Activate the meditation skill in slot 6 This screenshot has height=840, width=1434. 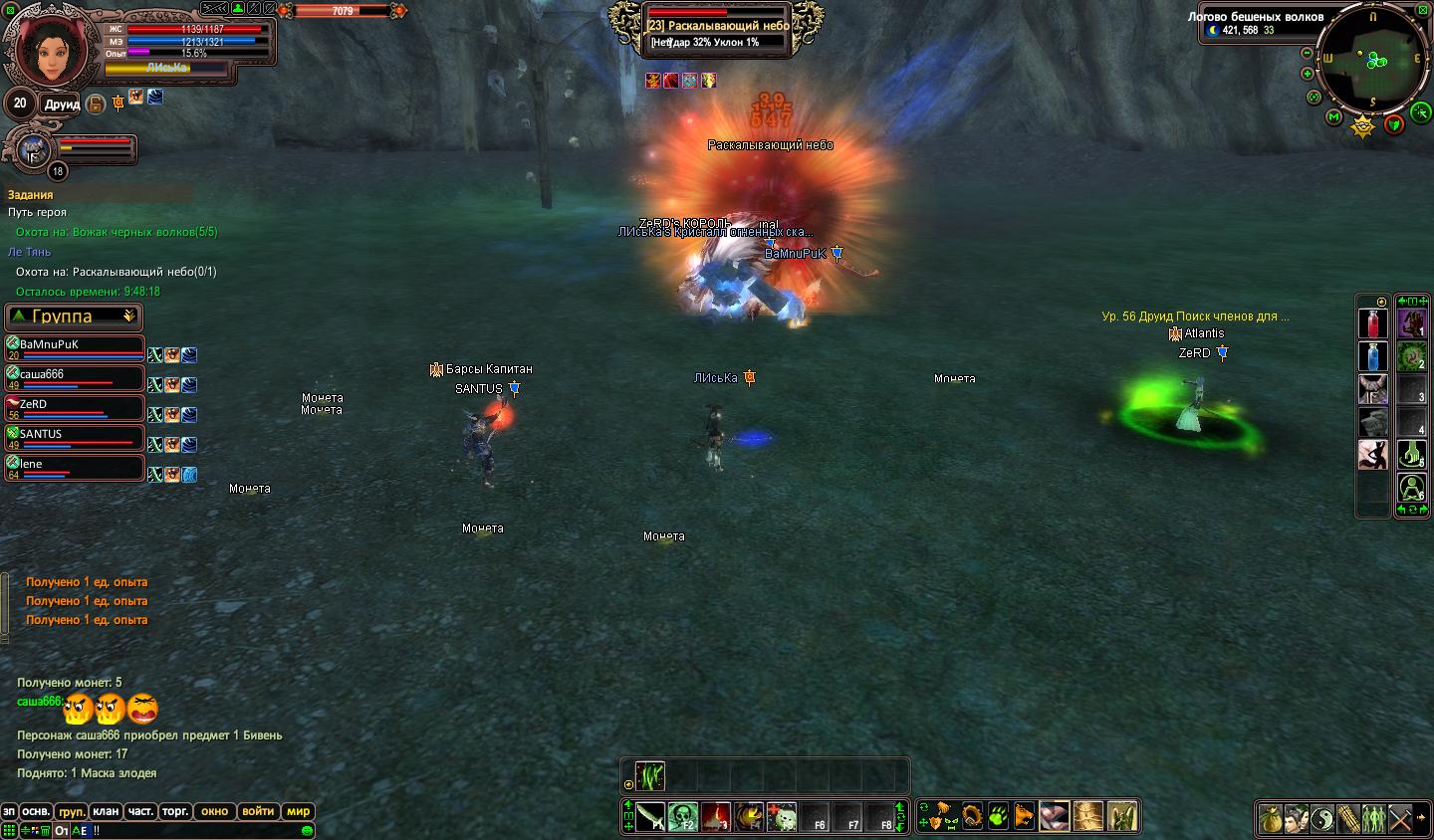pos(1411,488)
